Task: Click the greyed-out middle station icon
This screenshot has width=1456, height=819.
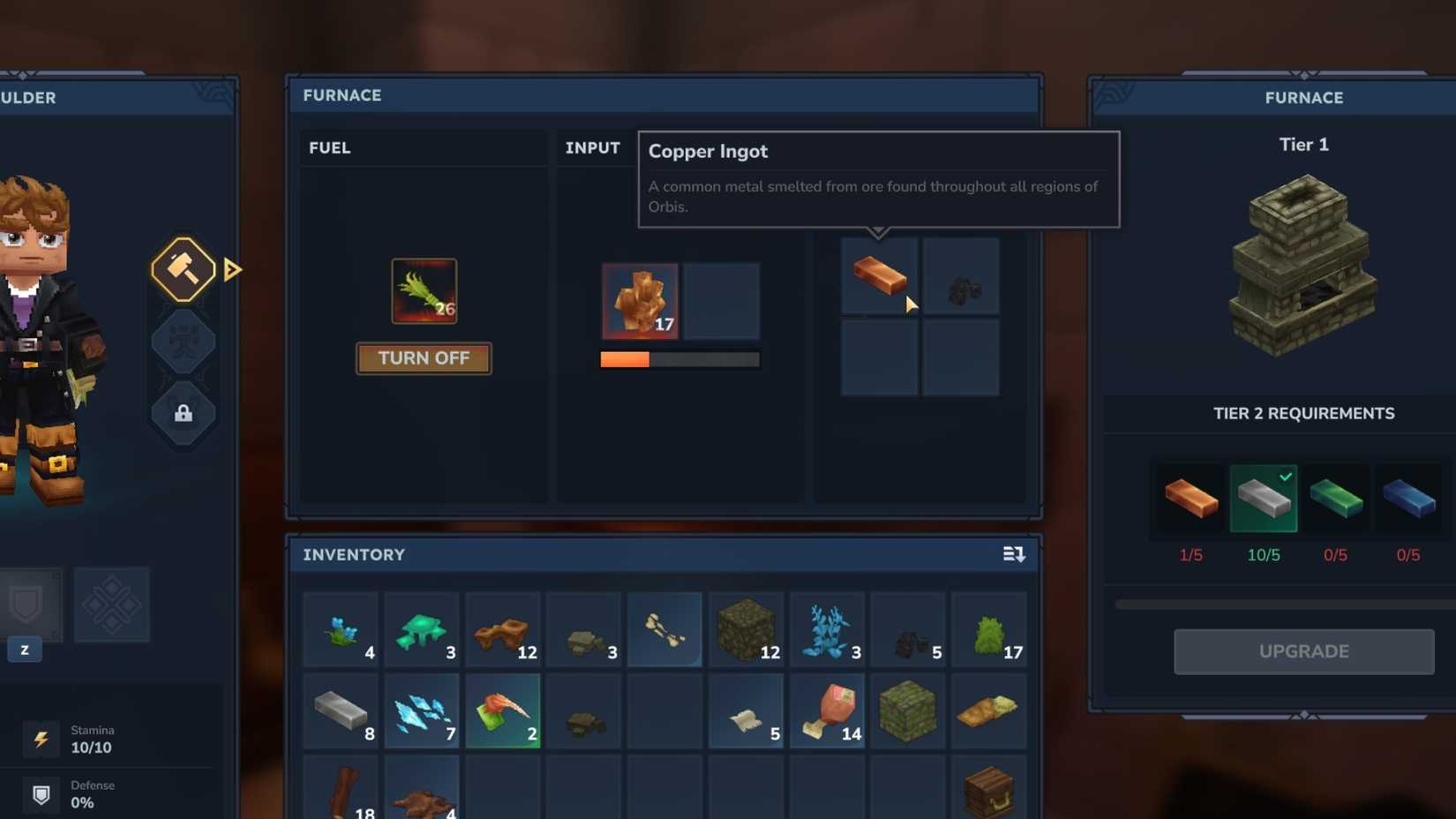Action: (183, 340)
